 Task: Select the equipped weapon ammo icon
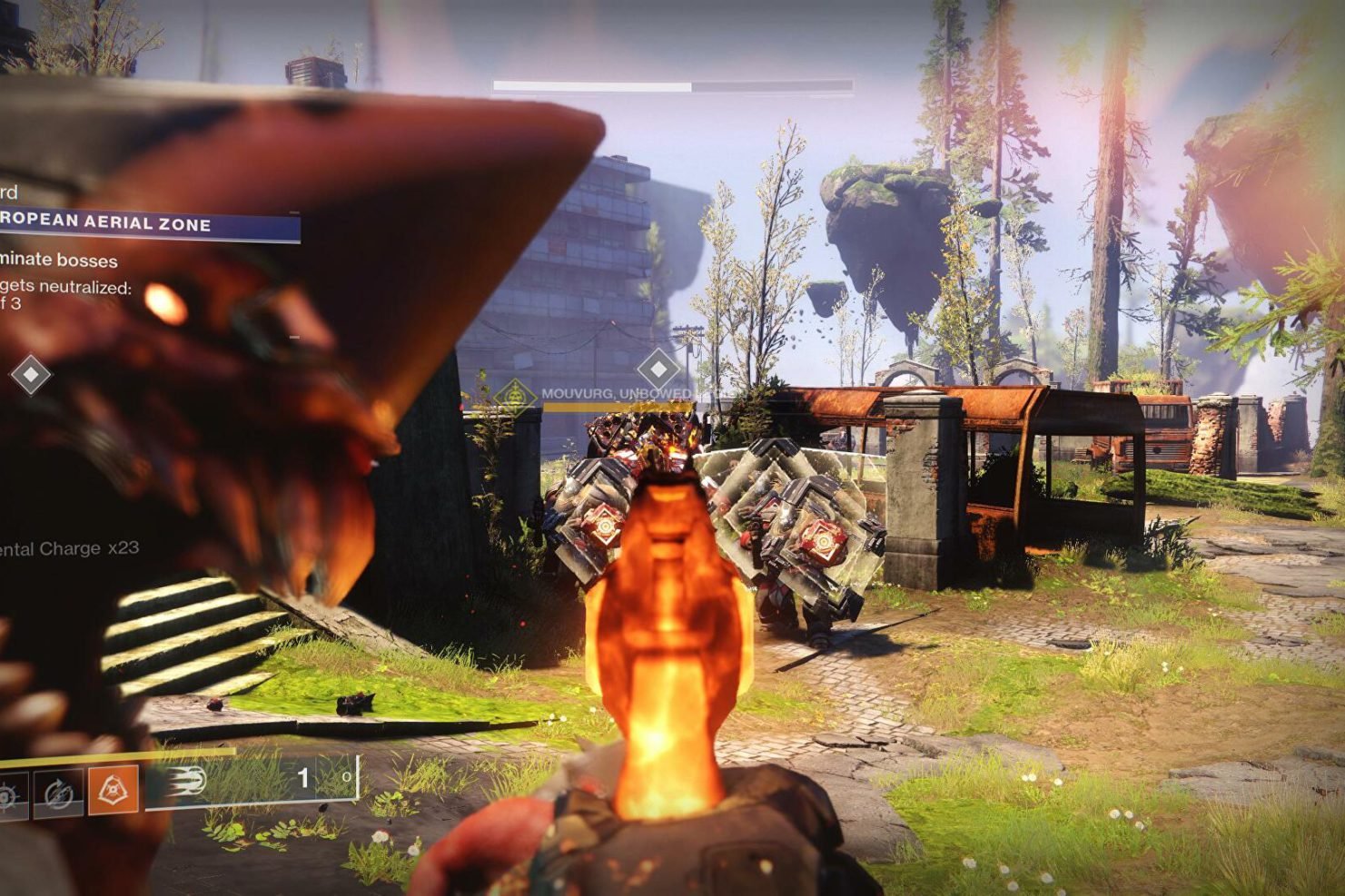(186, 781)
